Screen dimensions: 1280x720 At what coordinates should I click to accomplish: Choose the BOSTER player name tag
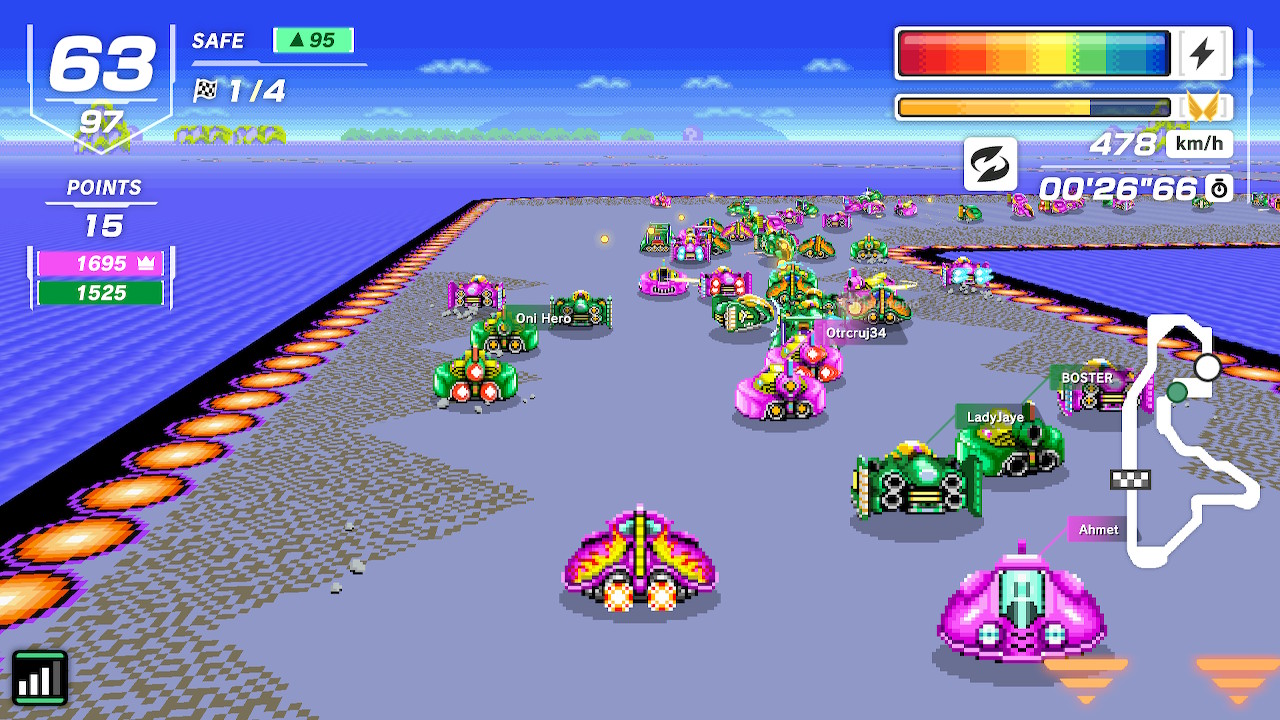tap(1086, 378)
